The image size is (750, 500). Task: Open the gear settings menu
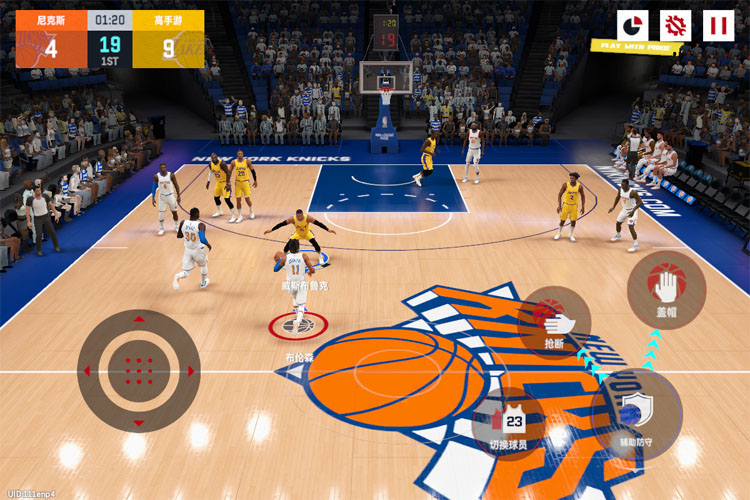coord(676,25)
